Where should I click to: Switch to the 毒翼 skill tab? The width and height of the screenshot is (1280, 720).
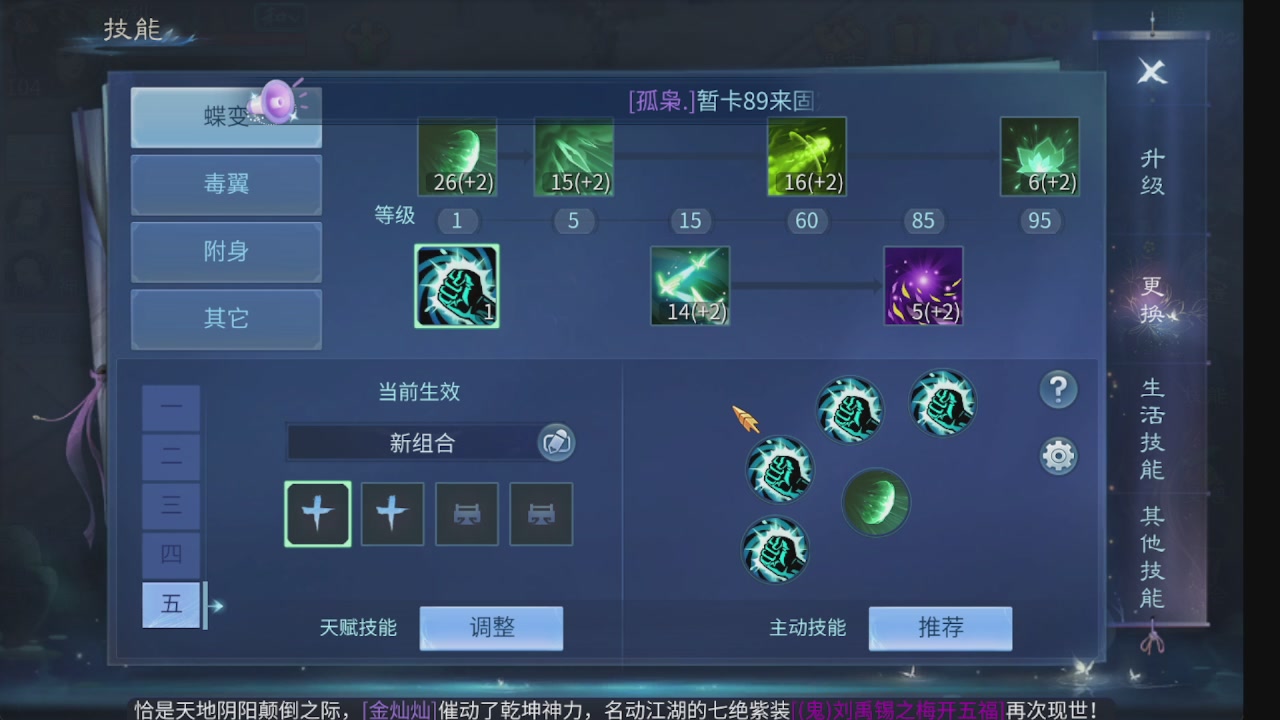click(225, 185)
